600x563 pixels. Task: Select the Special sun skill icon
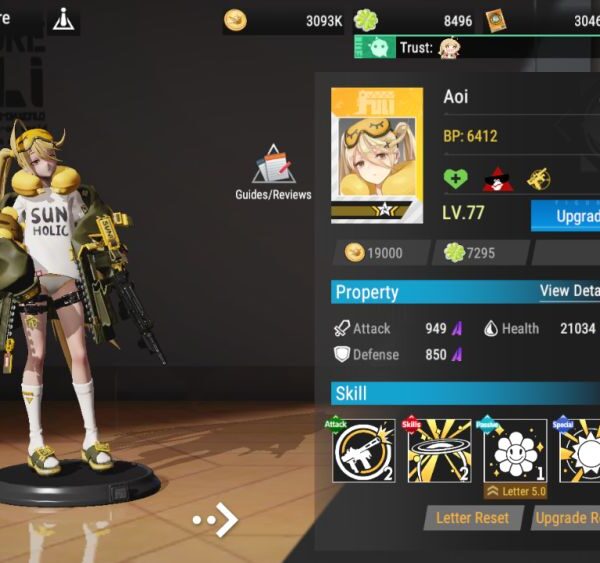click(581, 450)
